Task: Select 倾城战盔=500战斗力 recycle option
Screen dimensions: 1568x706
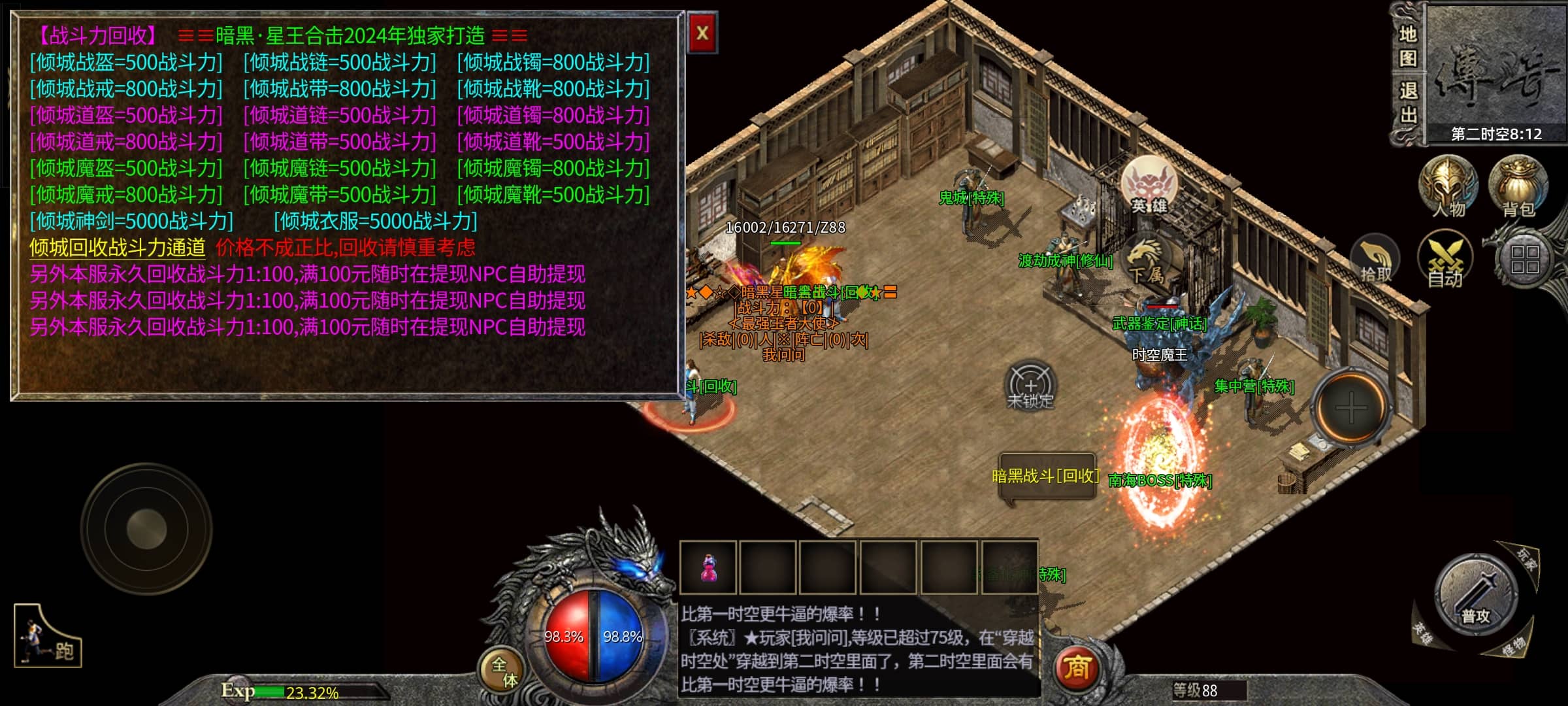Action: click(126, 63)
